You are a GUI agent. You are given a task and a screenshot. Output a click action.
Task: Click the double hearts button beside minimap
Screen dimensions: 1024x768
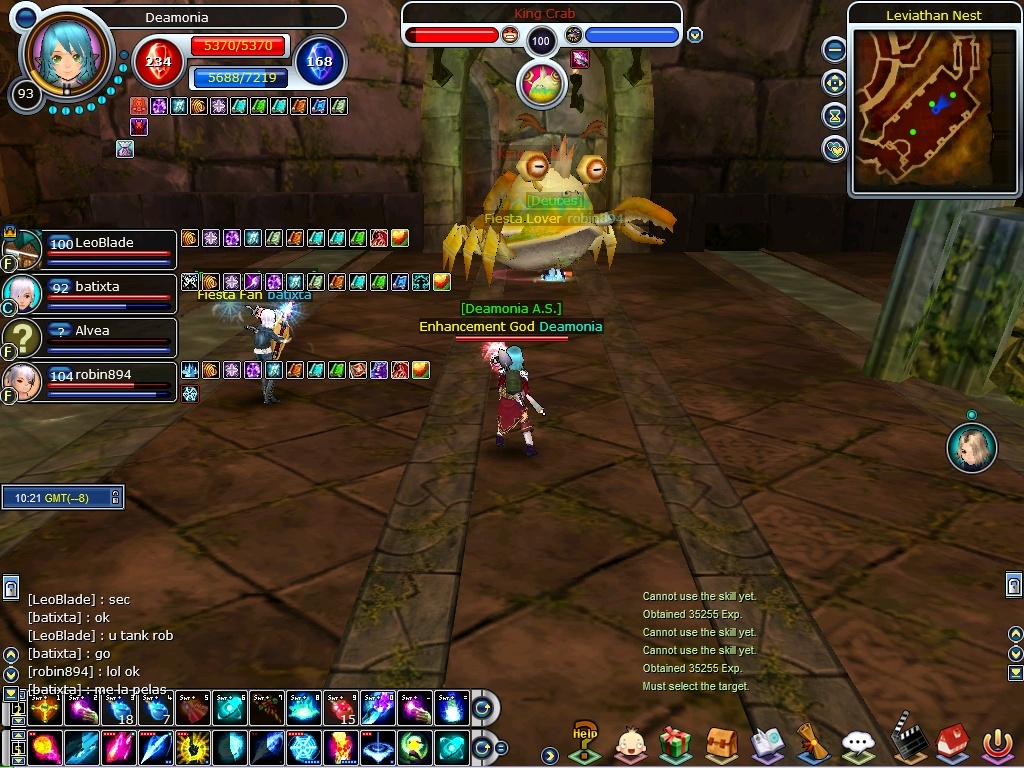click(x=834, y=149)
